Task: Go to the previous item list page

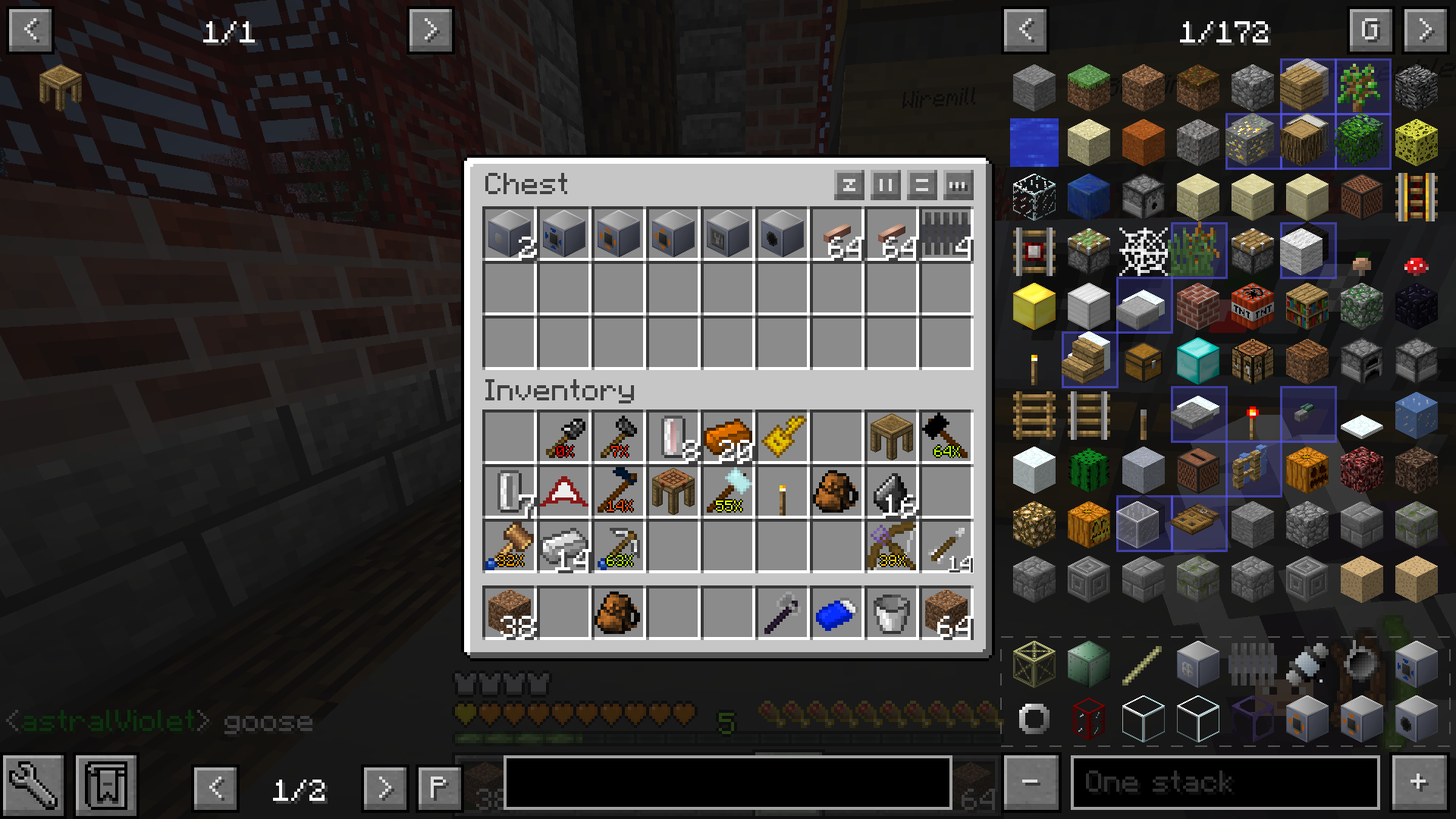Action: point(1025,30)
